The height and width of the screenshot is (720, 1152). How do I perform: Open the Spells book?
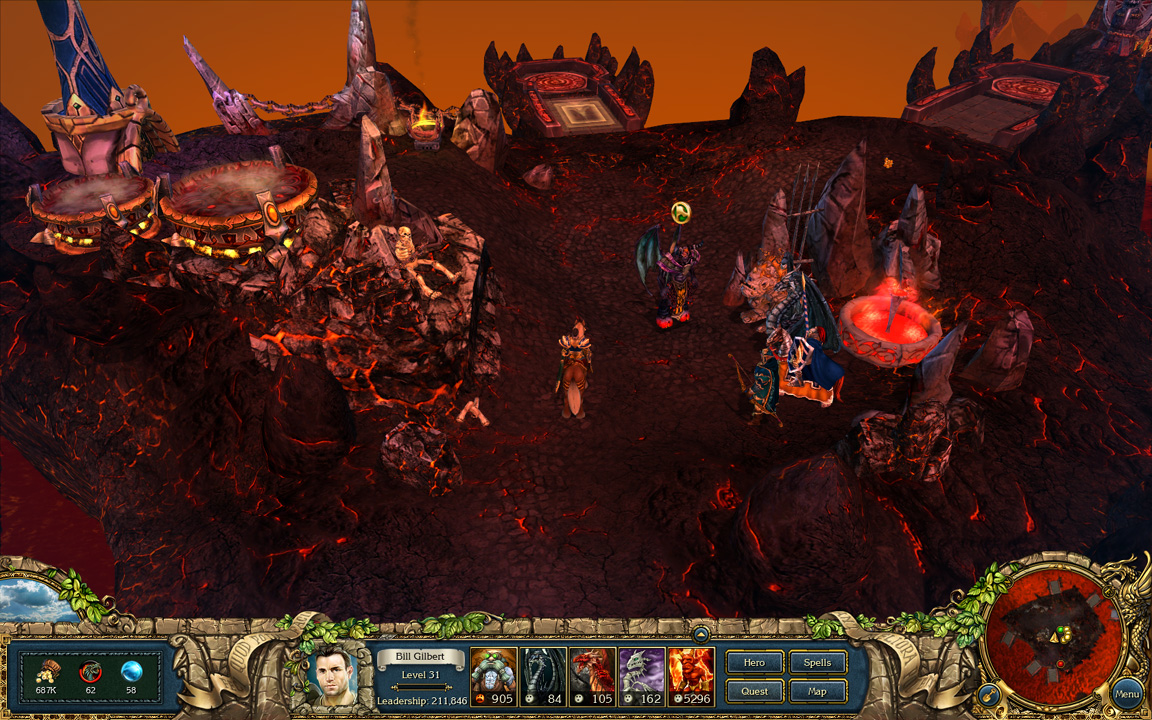coord(817,663)
